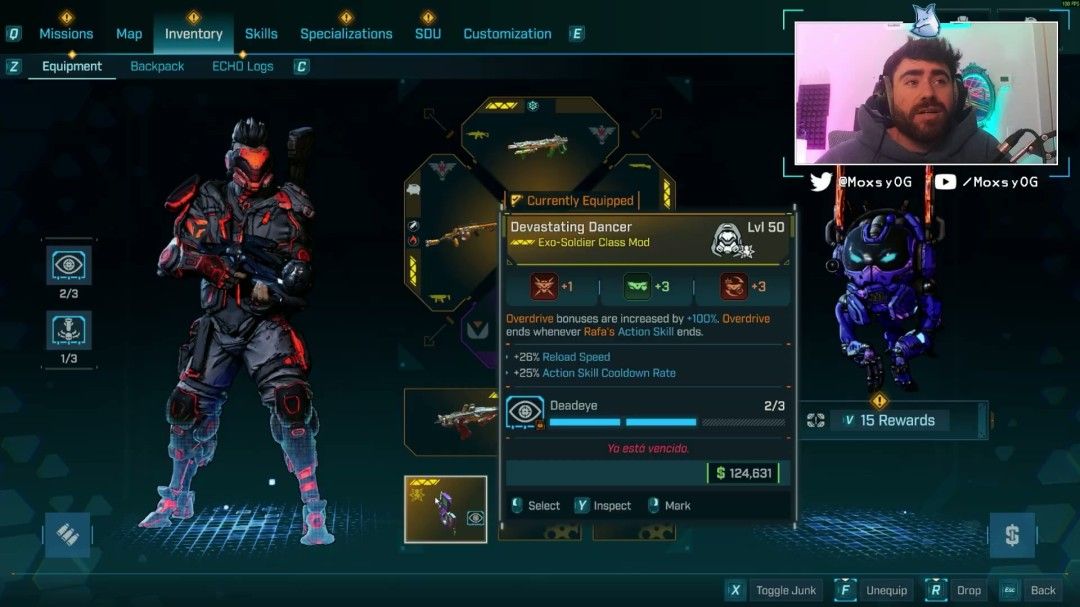
Task: Select the 1/3 skill icon on left
Action: click(x=69, y=330)
